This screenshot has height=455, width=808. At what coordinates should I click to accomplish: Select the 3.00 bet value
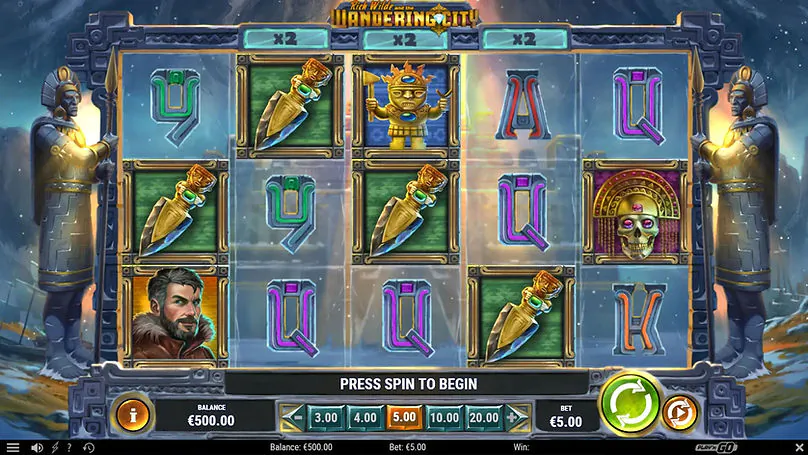click(325, 416)
